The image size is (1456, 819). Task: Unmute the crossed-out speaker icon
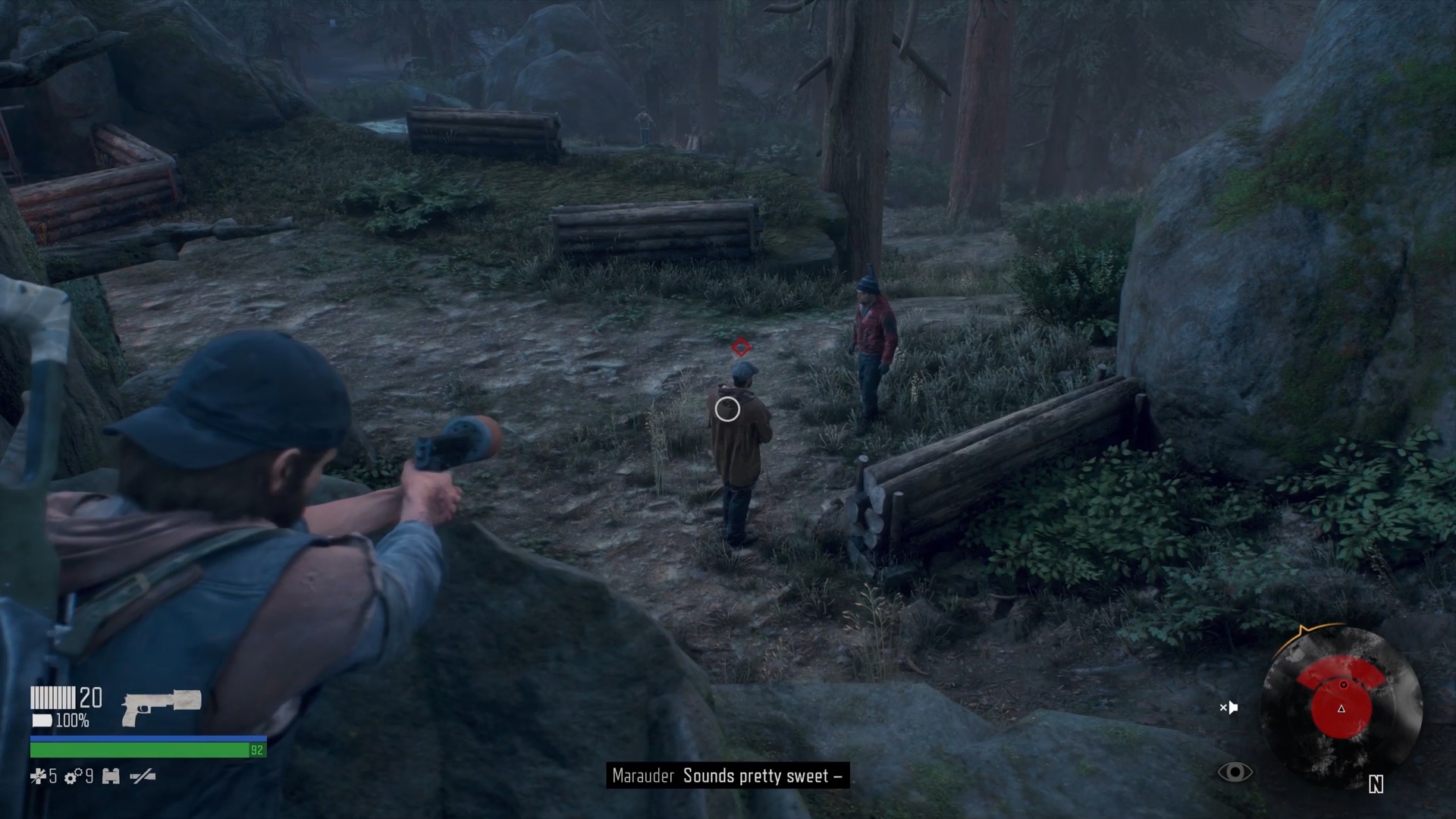point(1230,708)
